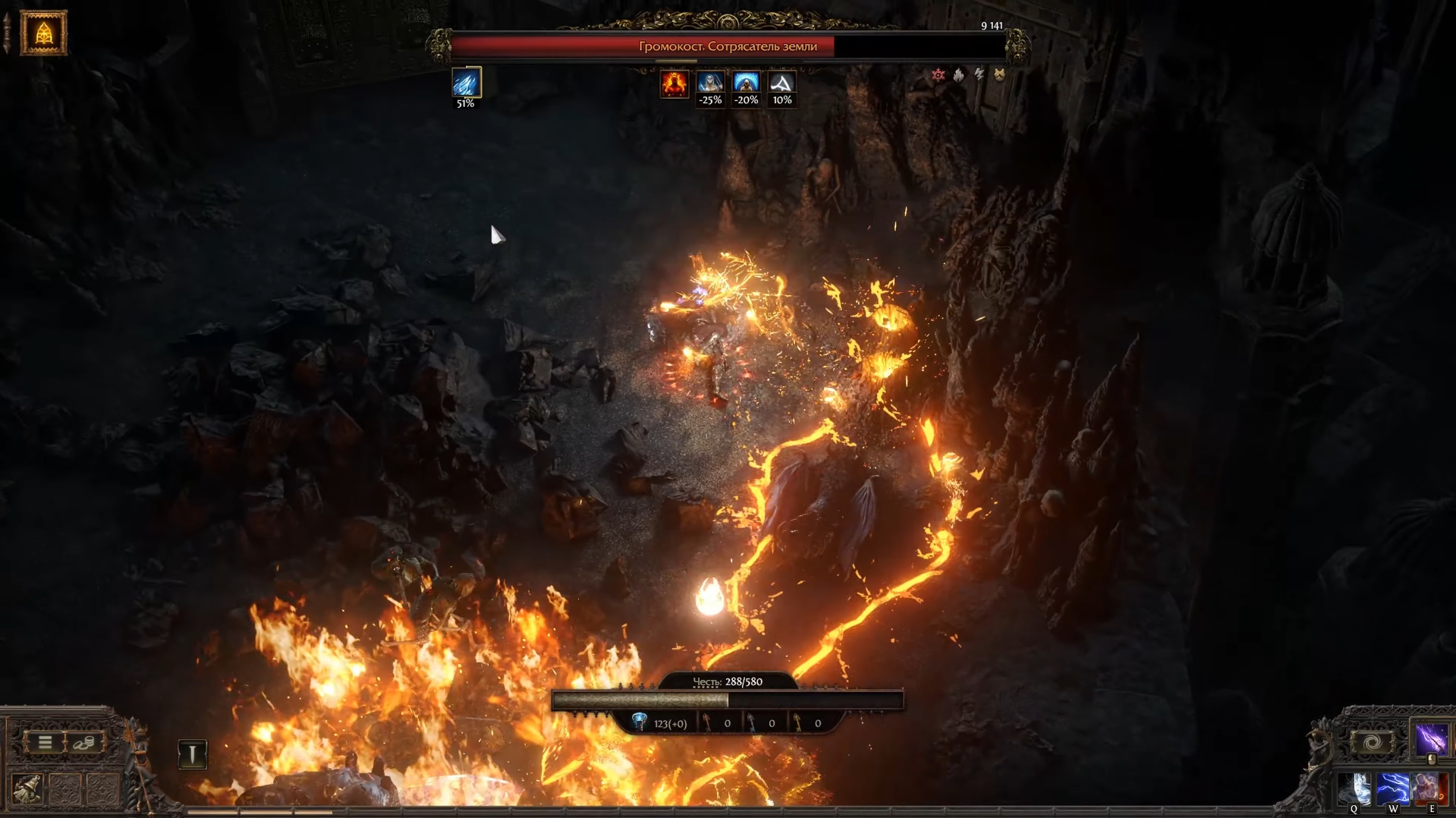
Task: Inspect the -20% boss modifier icon
Action: click(x=746, y=83)
